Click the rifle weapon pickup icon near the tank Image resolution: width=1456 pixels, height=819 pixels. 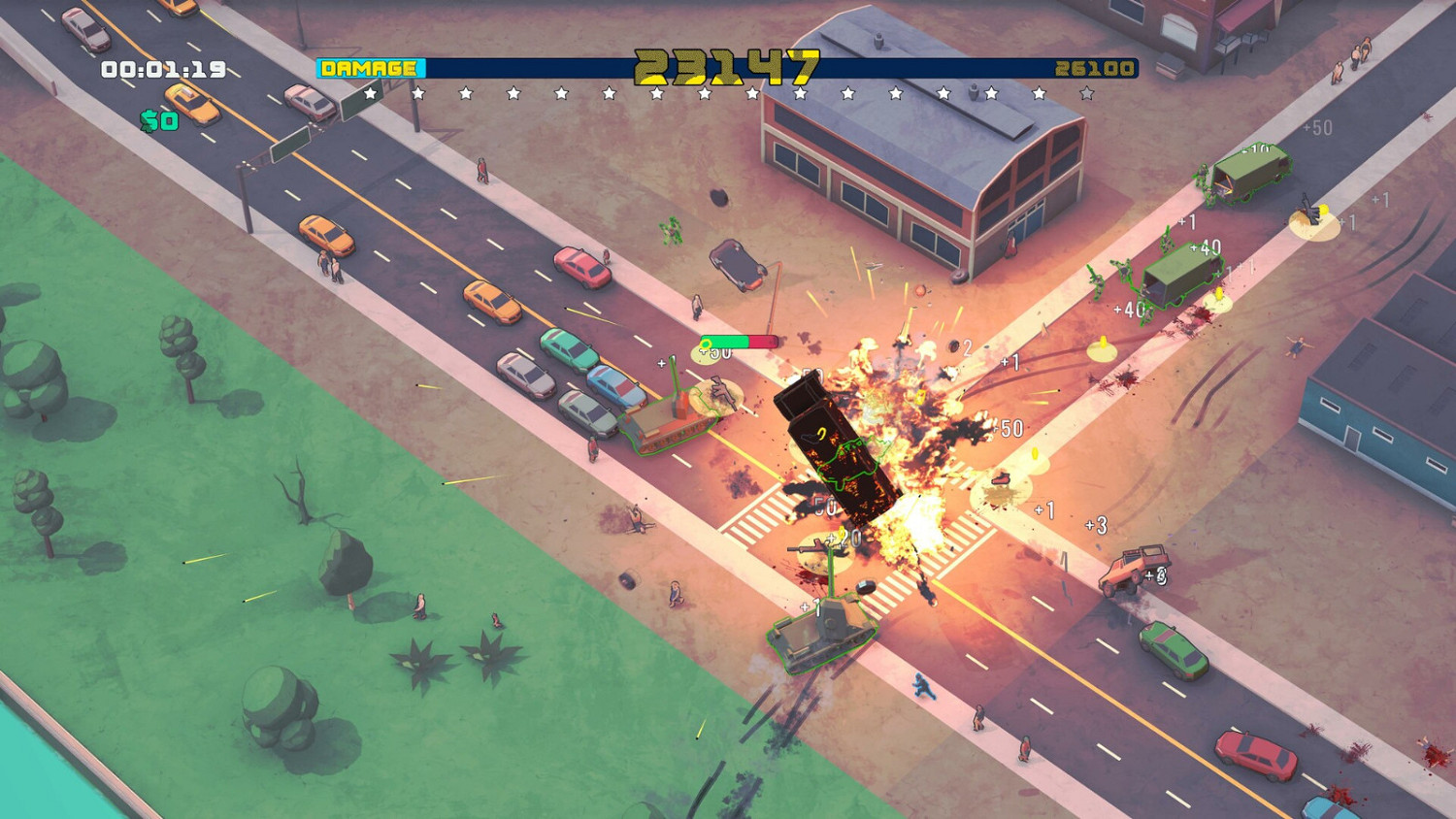[x=721, y=391]
